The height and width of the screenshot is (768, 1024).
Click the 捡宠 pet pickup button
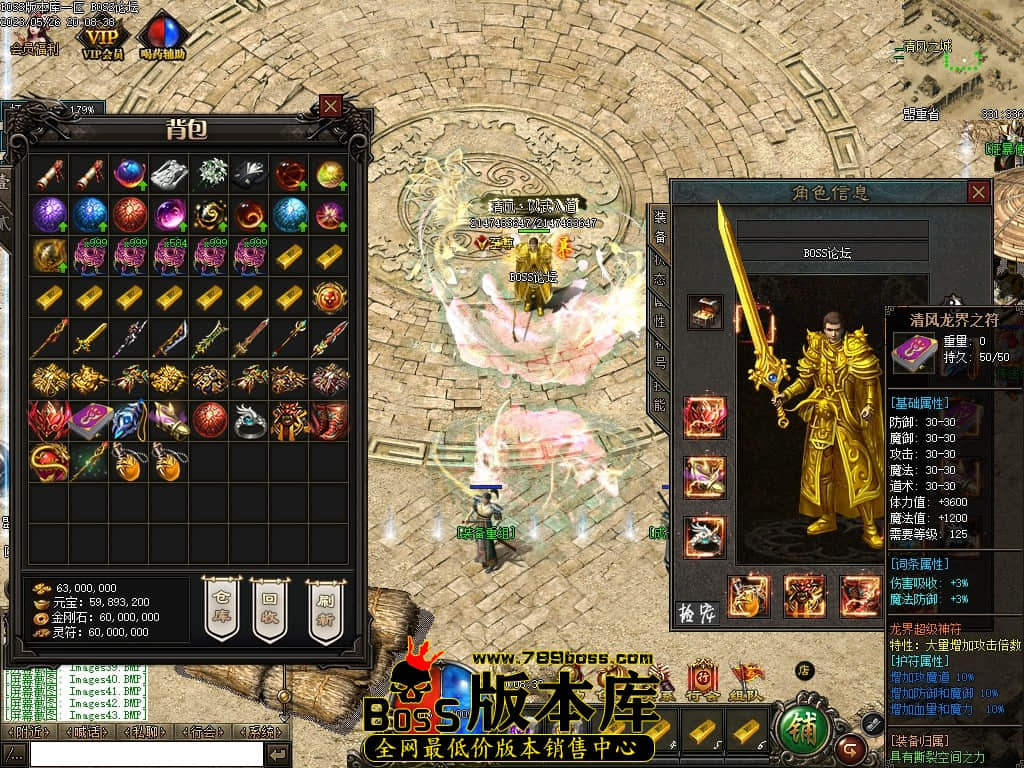click(697, 612)
